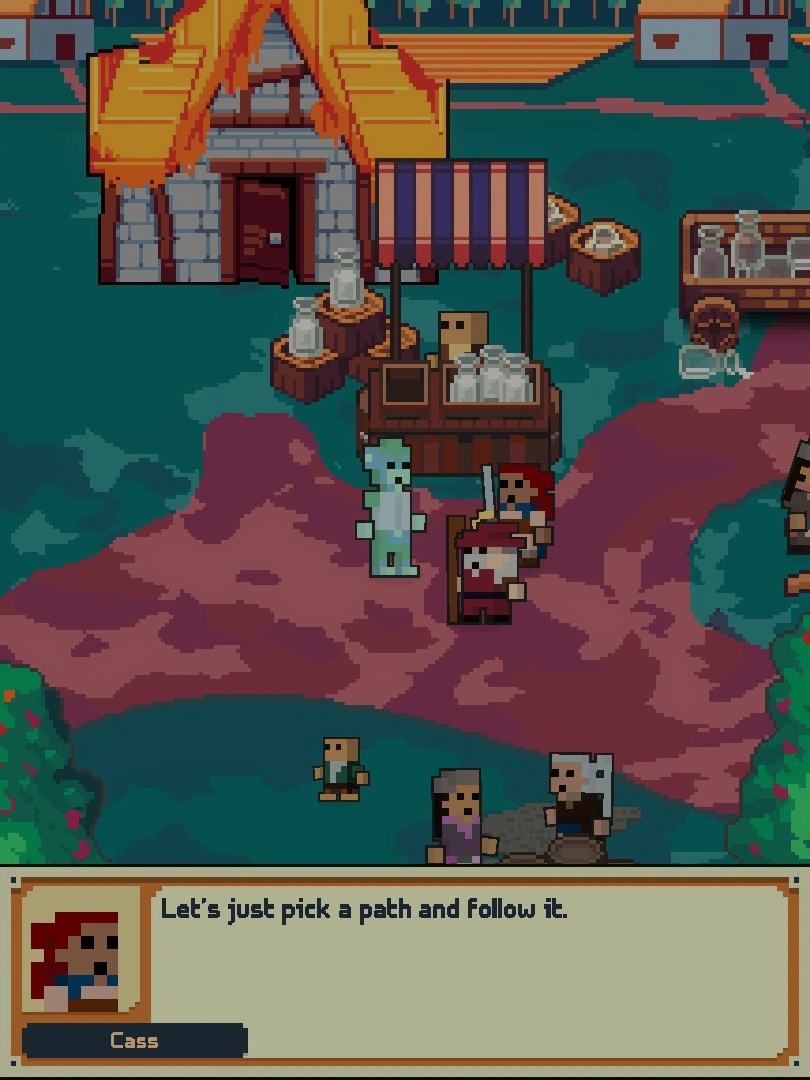810x1080 pixels.
Task: Click Cass's dialogue box to continue
Action: tap(470, 968)
